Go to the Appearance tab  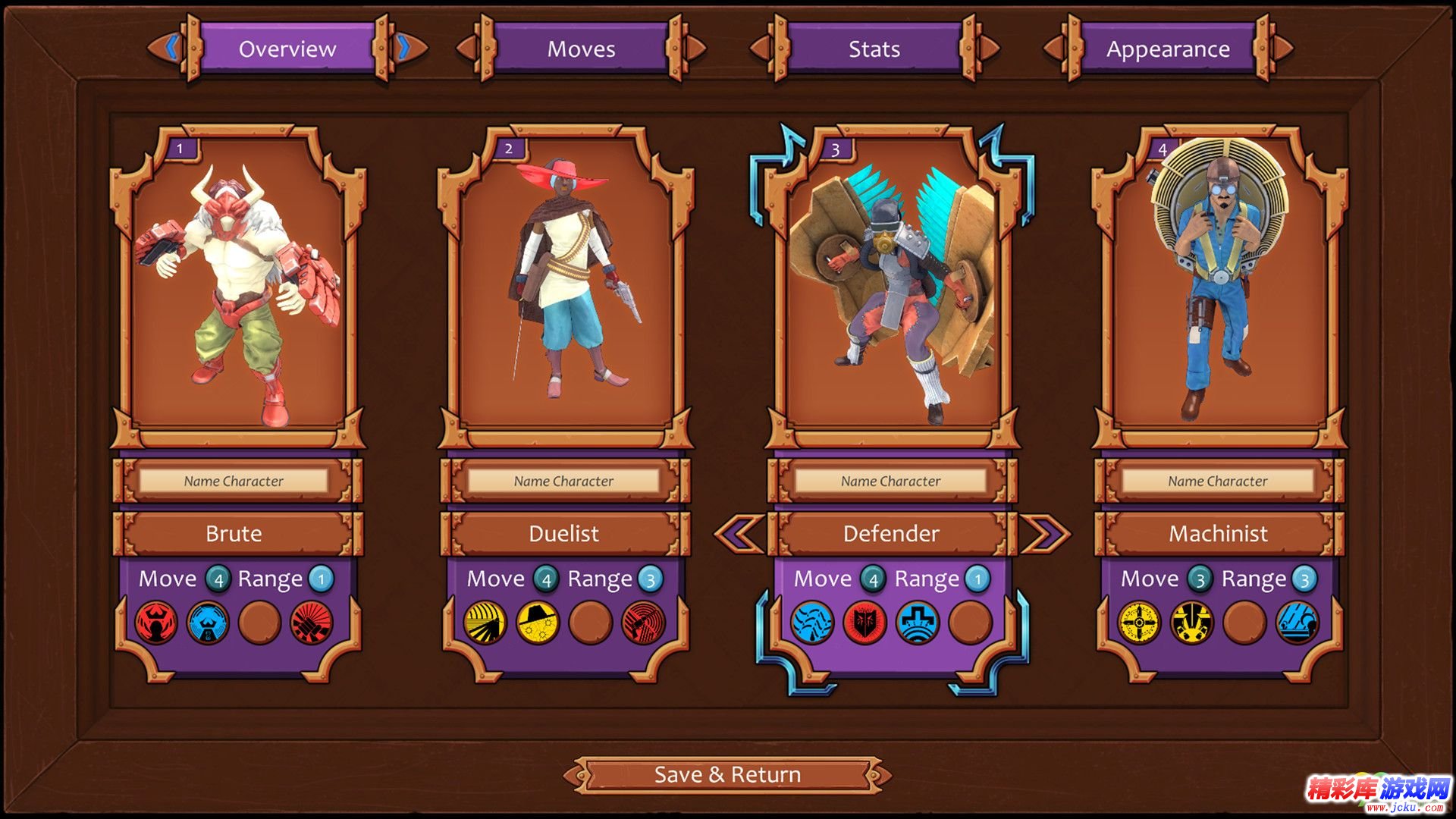click(1167, 49)
